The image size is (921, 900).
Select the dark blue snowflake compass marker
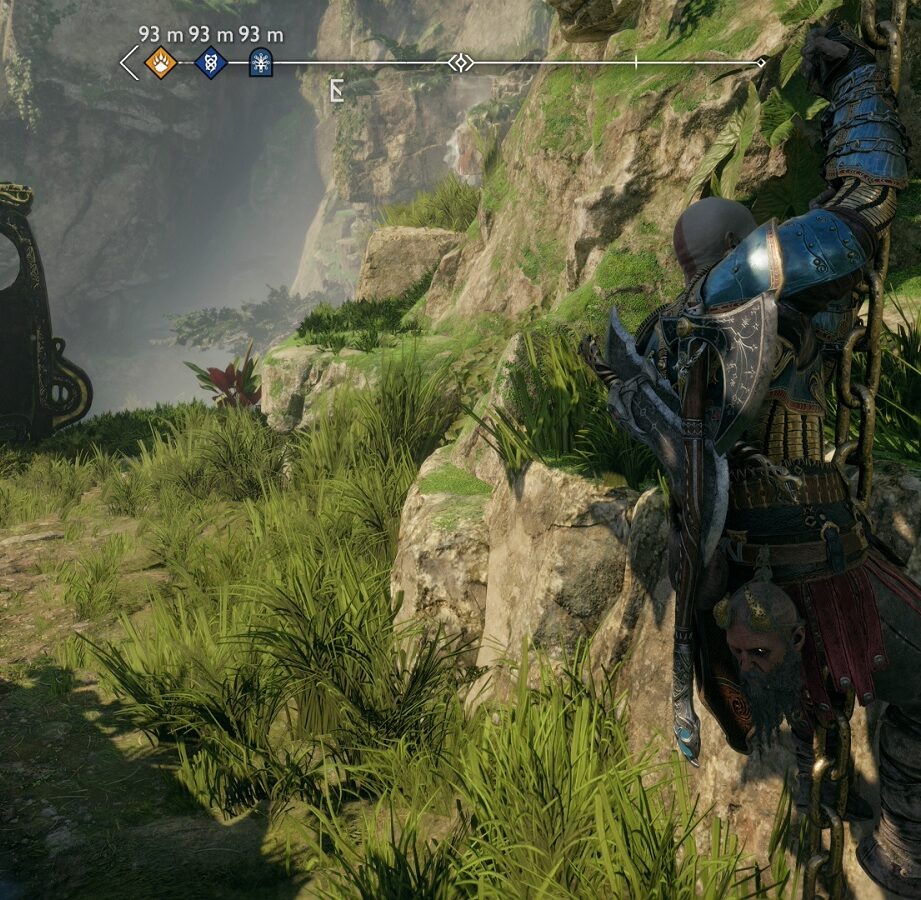[260, 63]
